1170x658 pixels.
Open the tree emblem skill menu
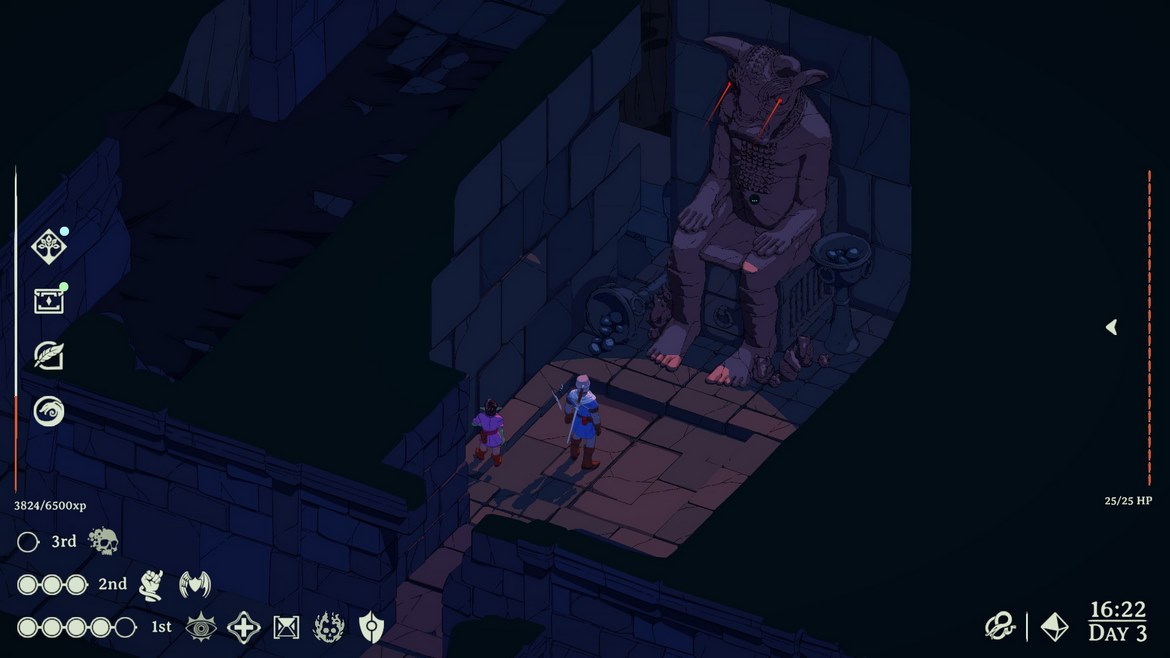pos(49,246)
